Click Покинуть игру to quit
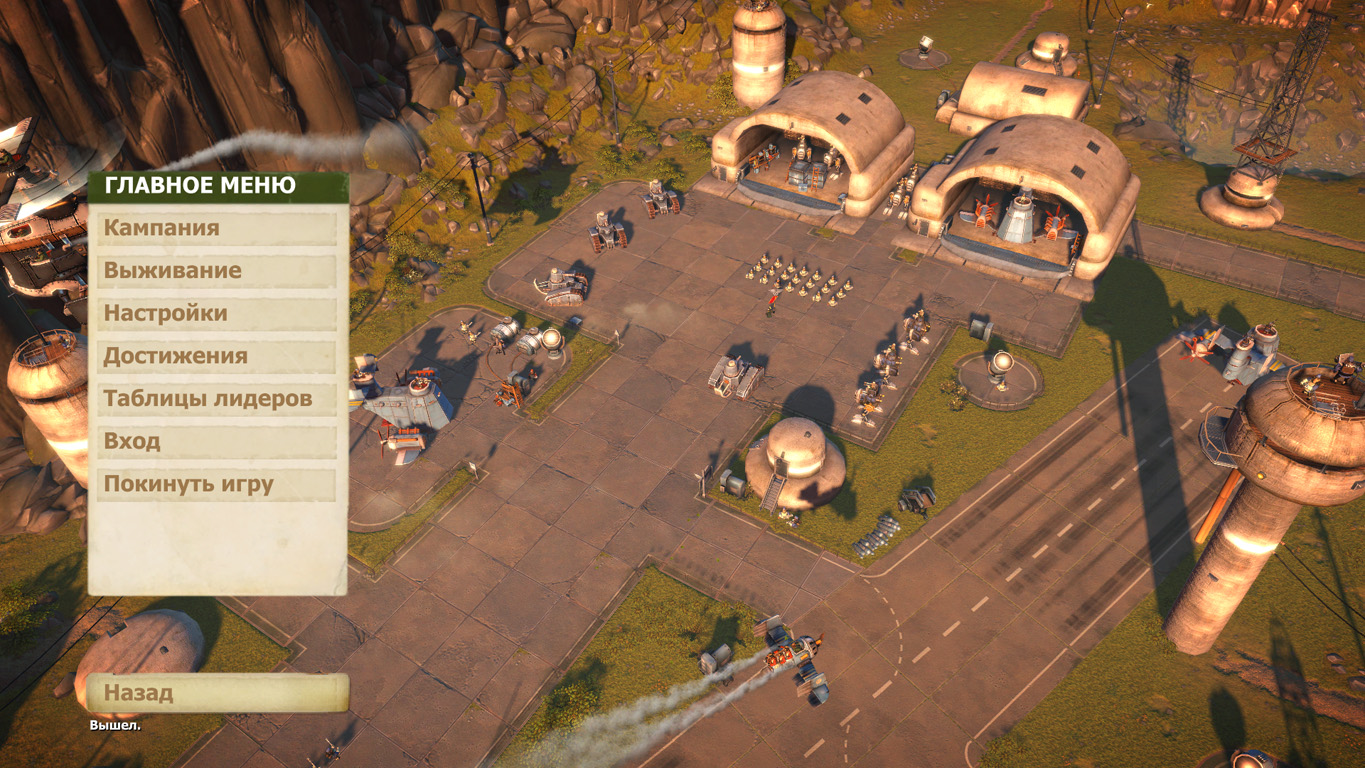Screen dimensions: 1365x768 coord(217,485)
